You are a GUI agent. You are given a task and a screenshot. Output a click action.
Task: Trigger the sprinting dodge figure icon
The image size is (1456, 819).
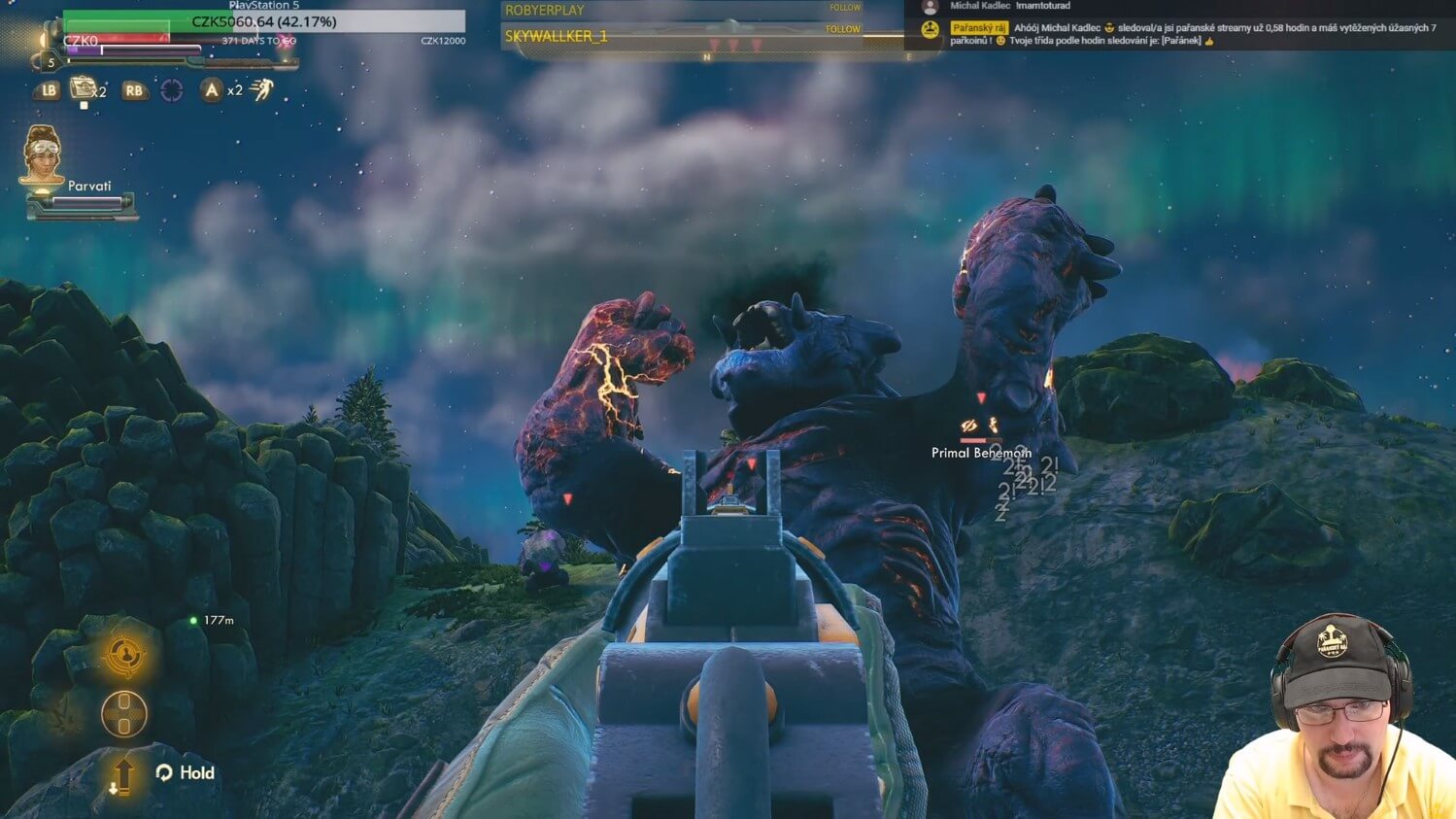262,90
